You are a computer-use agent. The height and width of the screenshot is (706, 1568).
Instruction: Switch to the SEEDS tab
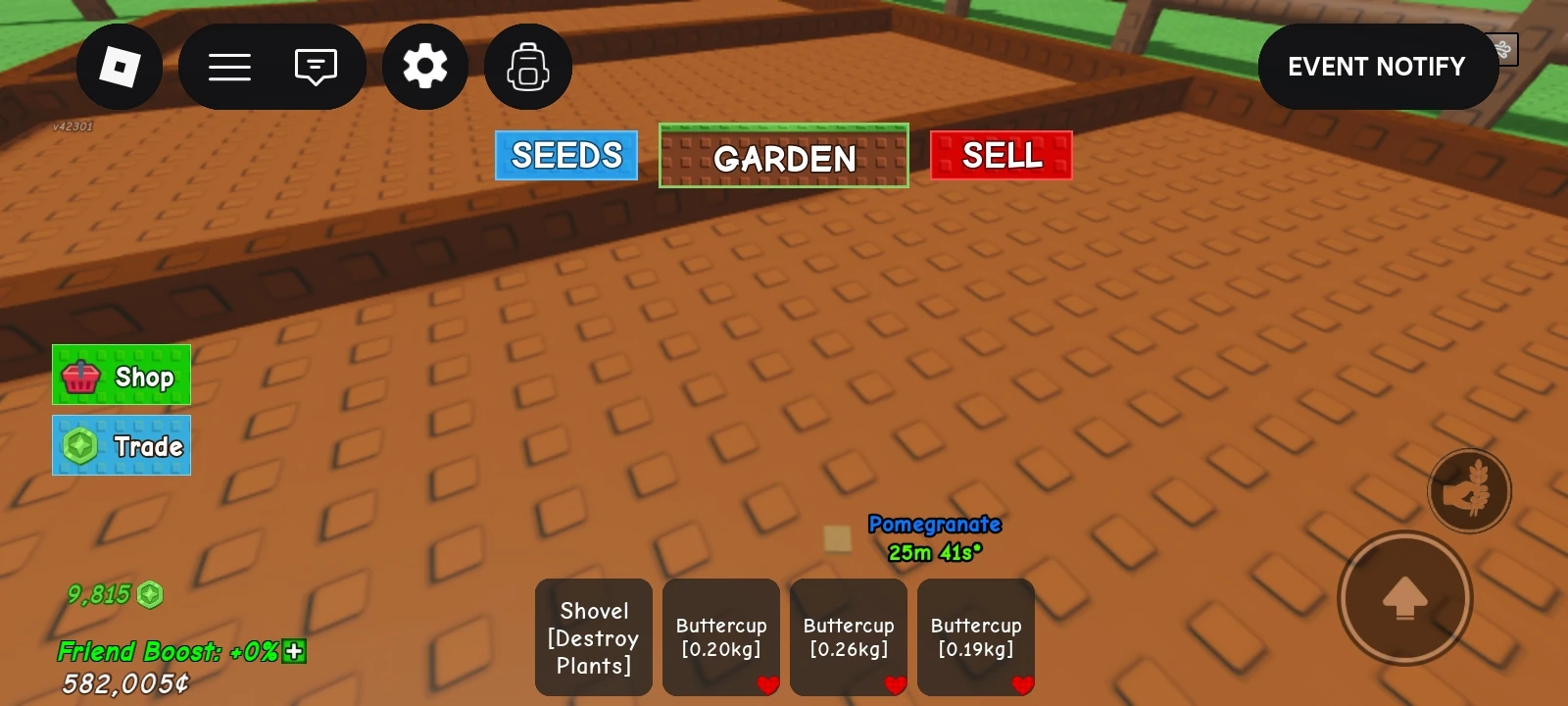click(x=565, y=154)
